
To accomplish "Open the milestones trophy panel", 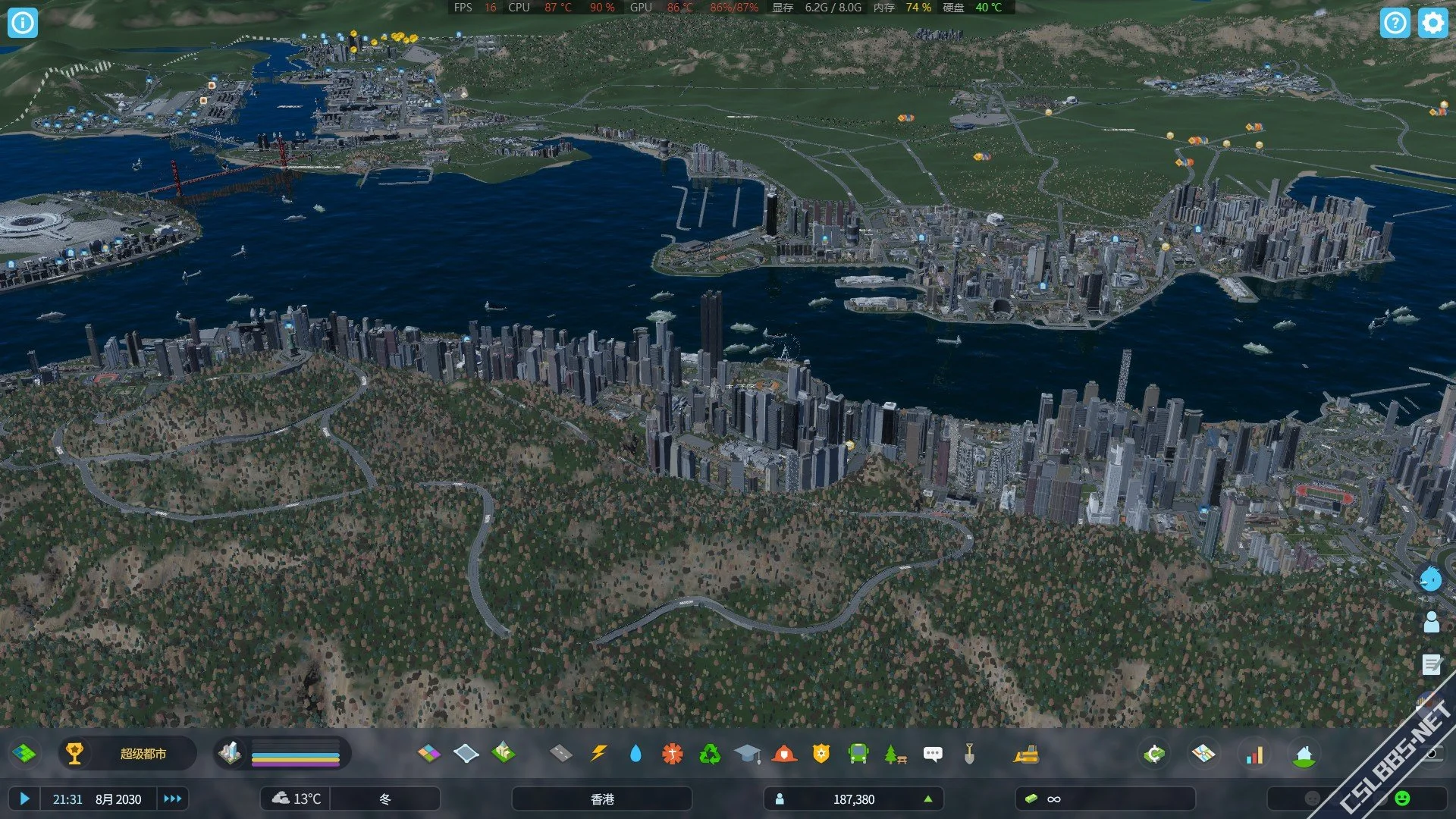I will [74, 754].
